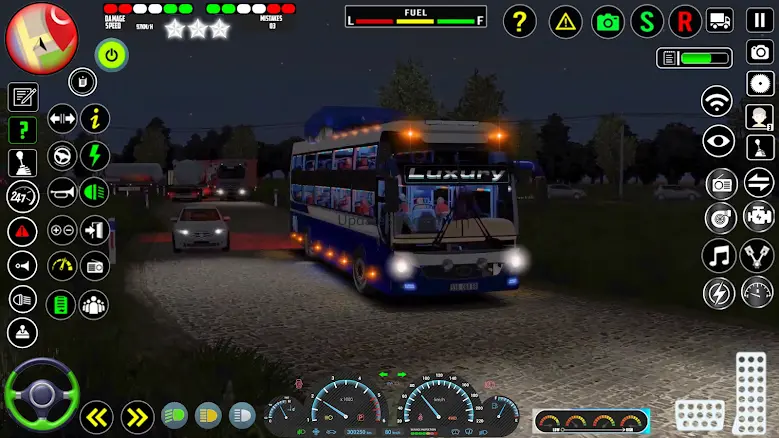Open the yellow question mark help
The height and width of the screenshot is (438, 779).
tap(519, 21)
